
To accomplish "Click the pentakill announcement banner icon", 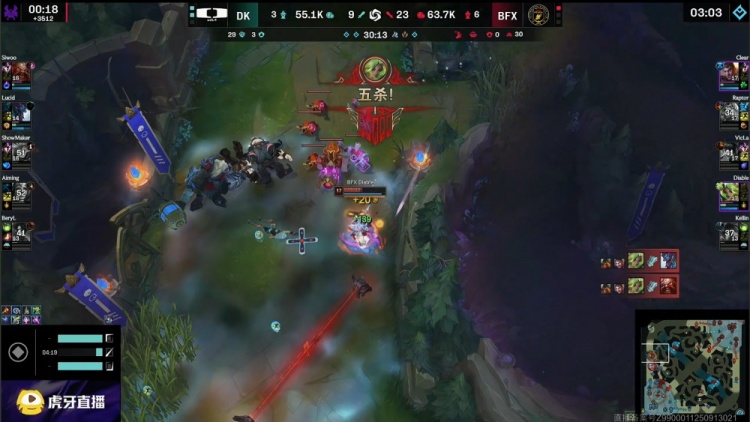I will tap(375, 69).
